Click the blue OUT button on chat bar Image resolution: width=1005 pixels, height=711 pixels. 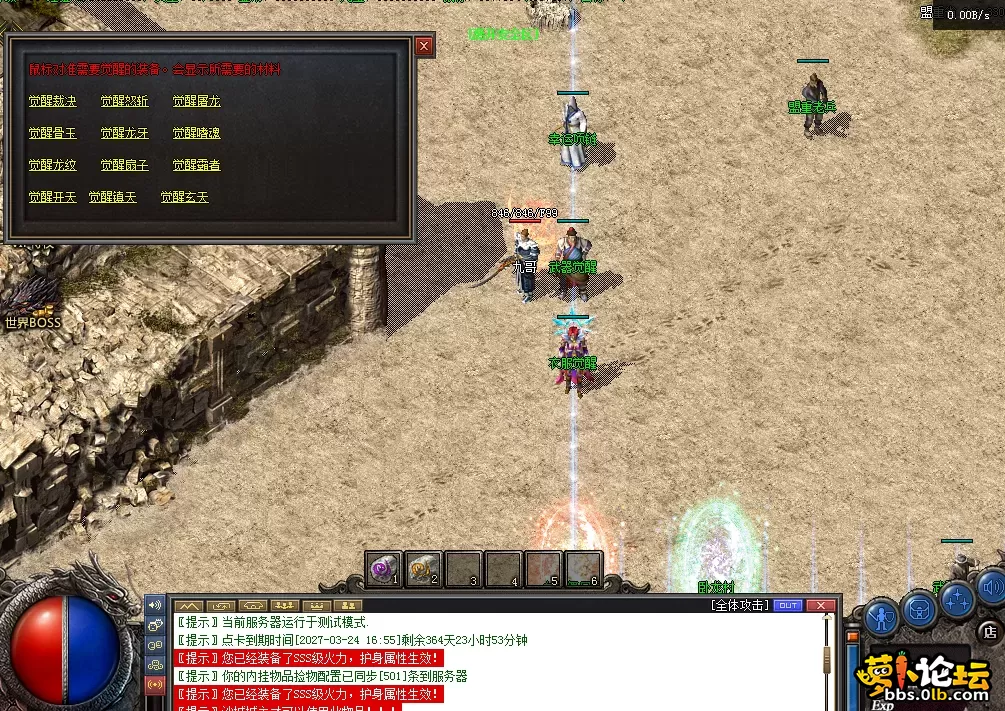[788, 605]
